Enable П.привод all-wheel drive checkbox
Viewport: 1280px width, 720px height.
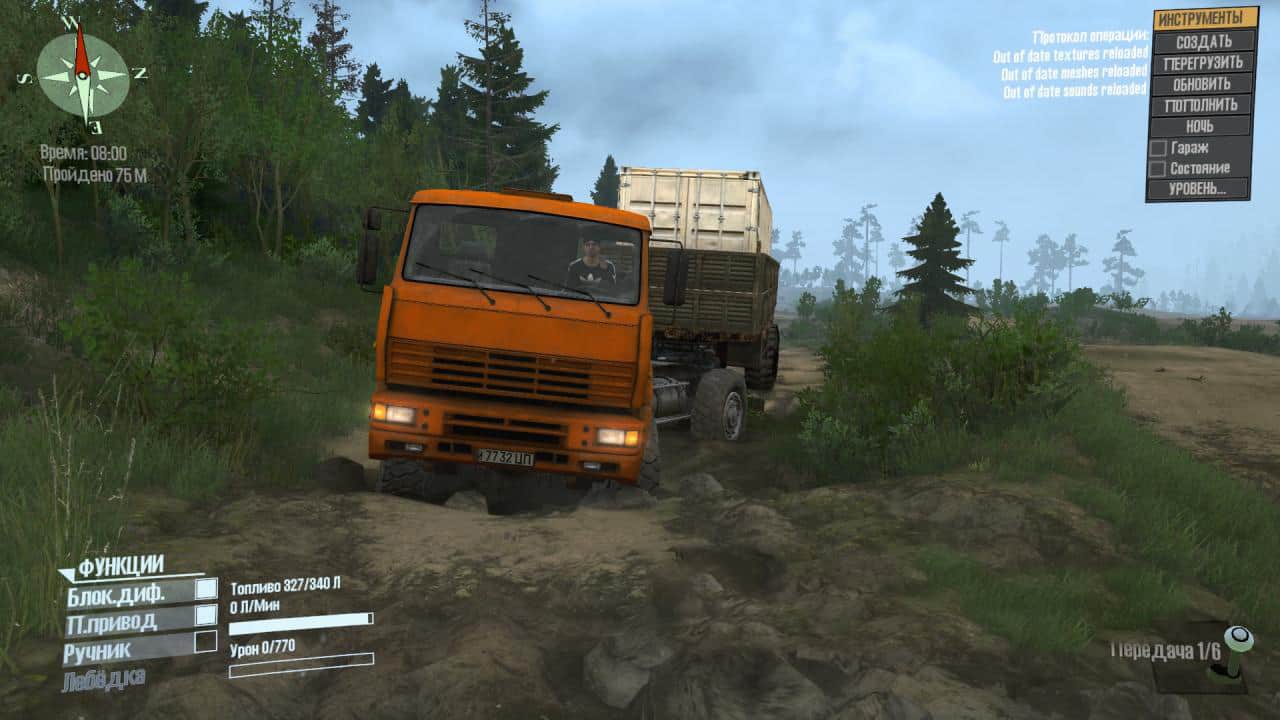click(206, 615)
